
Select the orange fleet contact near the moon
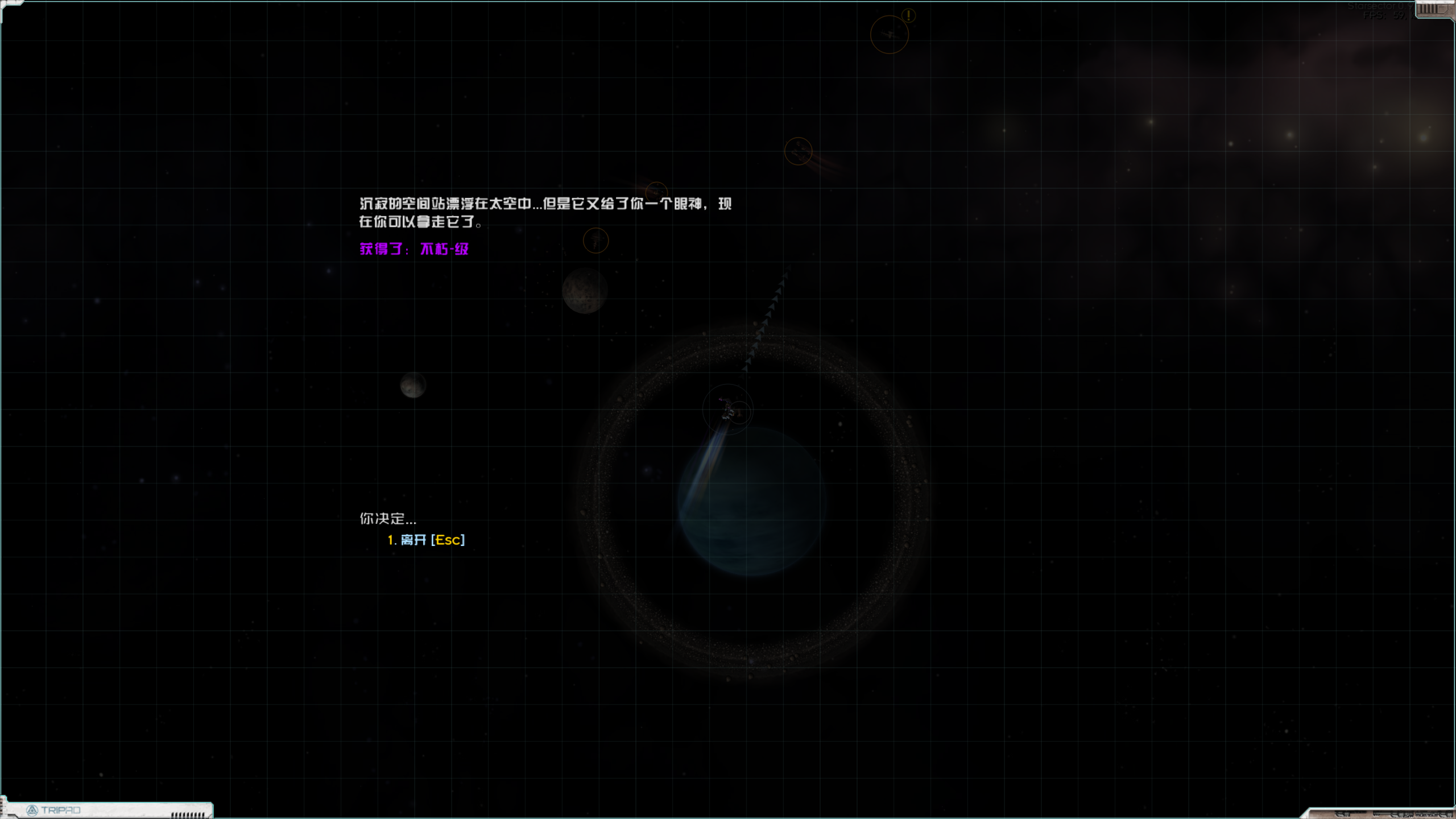click(x=595, y=241)
